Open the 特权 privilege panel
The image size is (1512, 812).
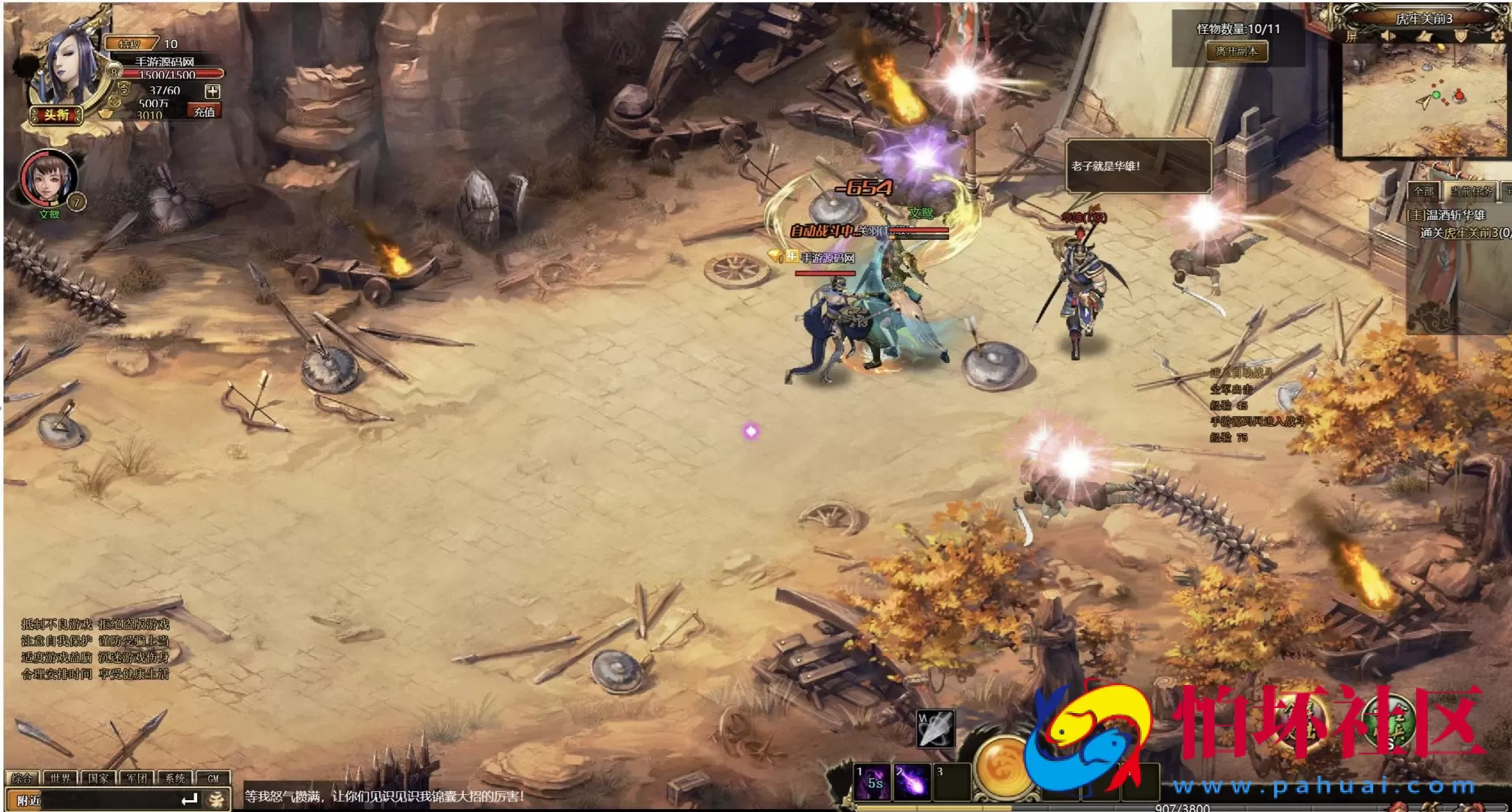(131, 44)
